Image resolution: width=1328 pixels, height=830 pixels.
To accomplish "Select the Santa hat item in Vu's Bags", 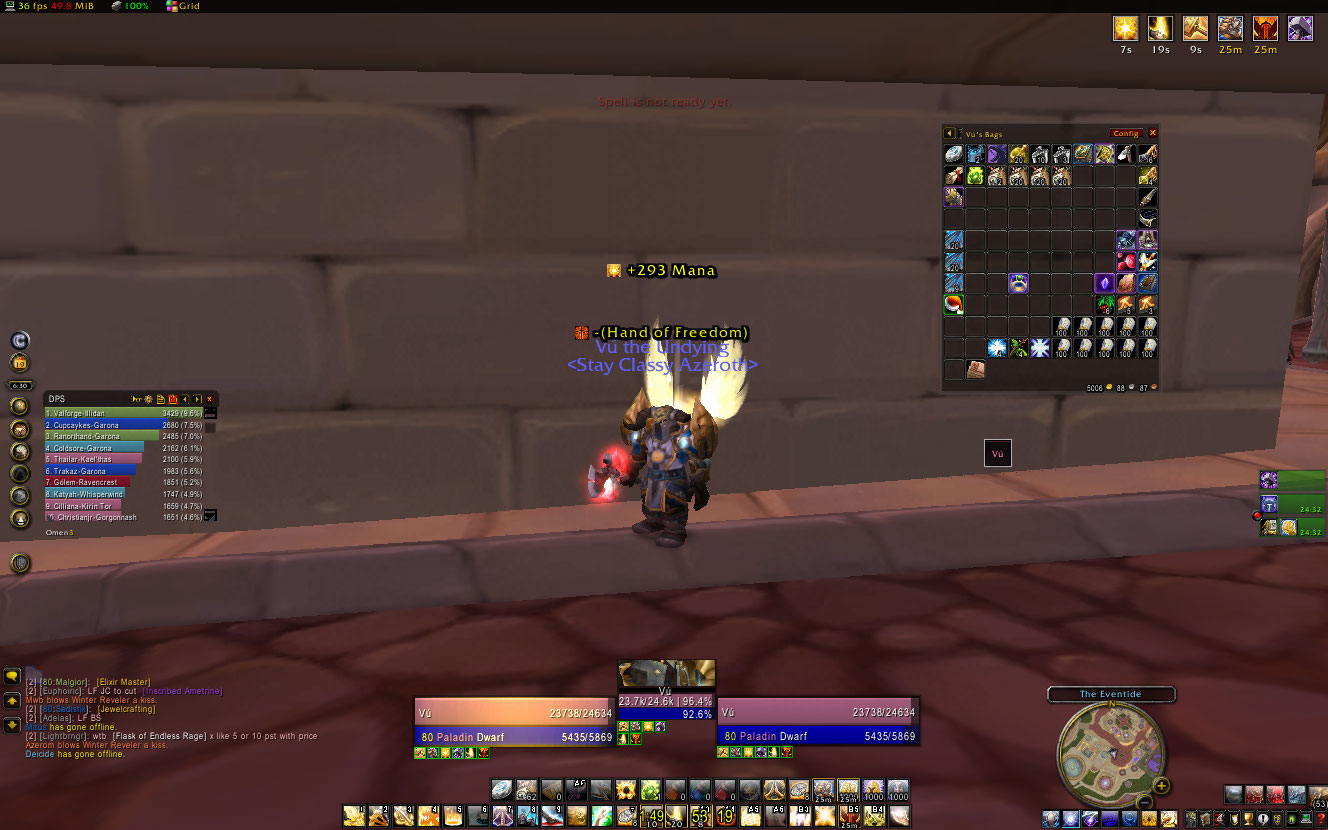I will click(954, 305).
